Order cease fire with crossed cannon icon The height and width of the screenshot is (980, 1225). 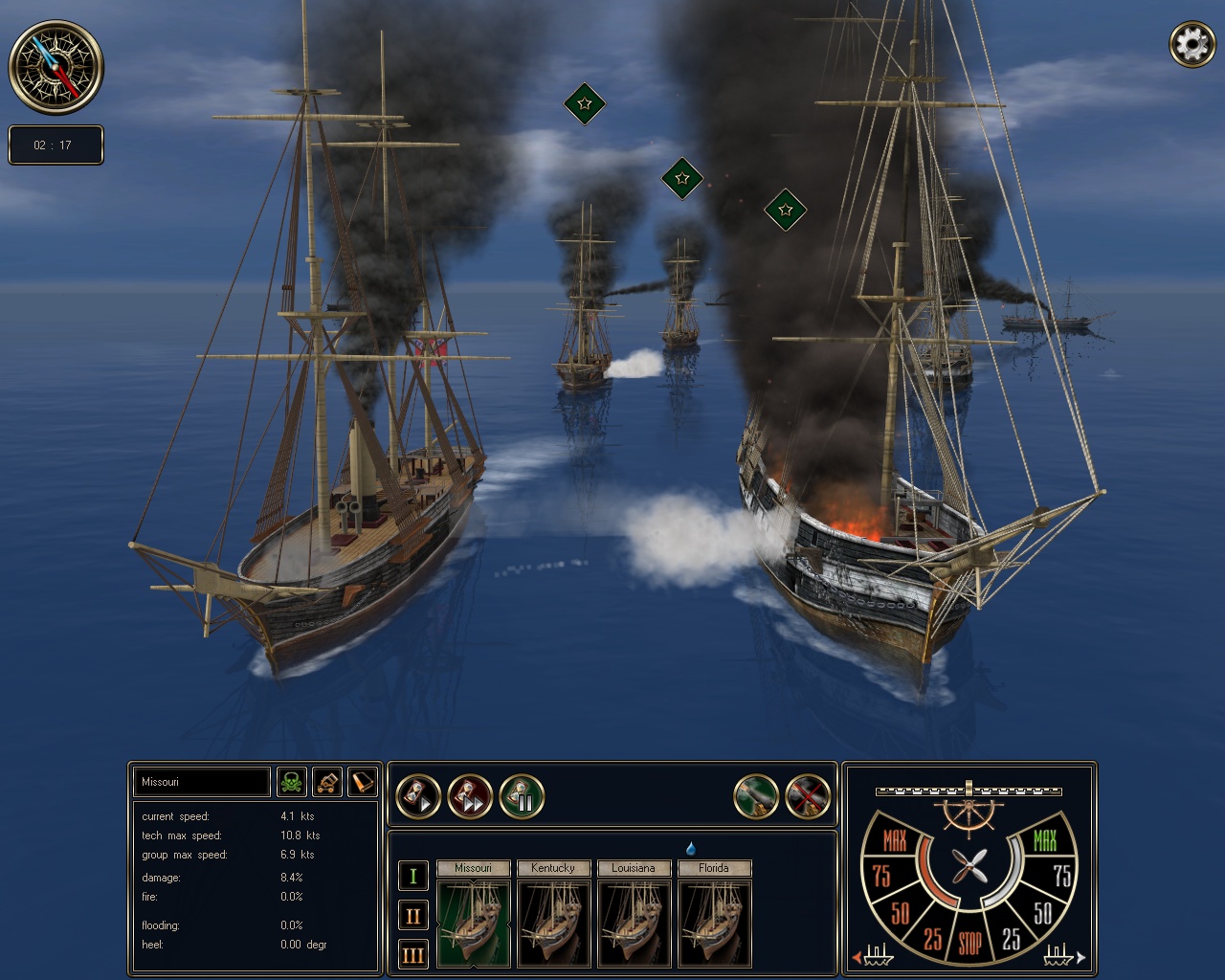[x=809, y=795]
